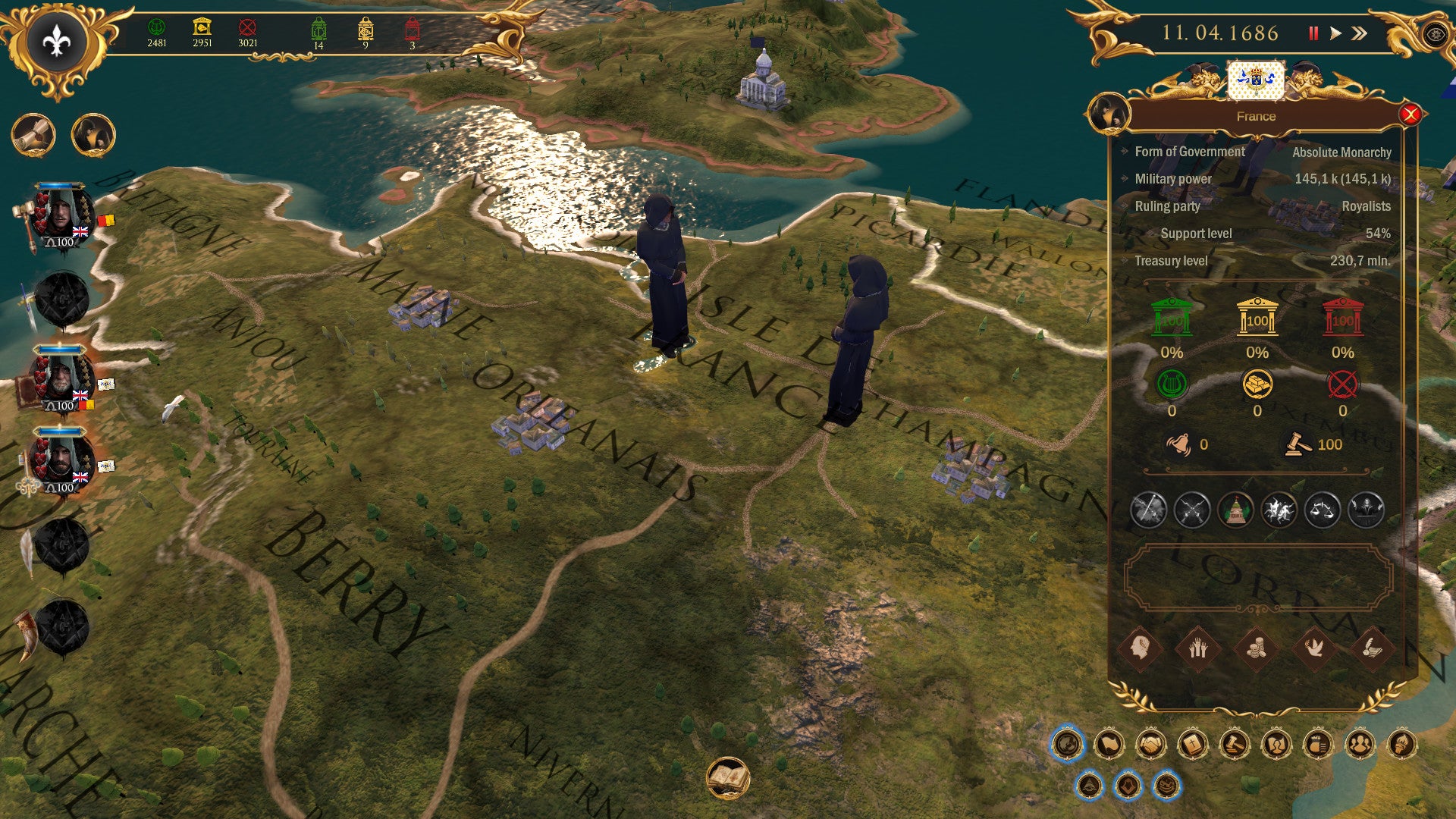Screen dimensions: 1456x819
Task: Open the hooded figures icon button
Action: tap(93, 136)
